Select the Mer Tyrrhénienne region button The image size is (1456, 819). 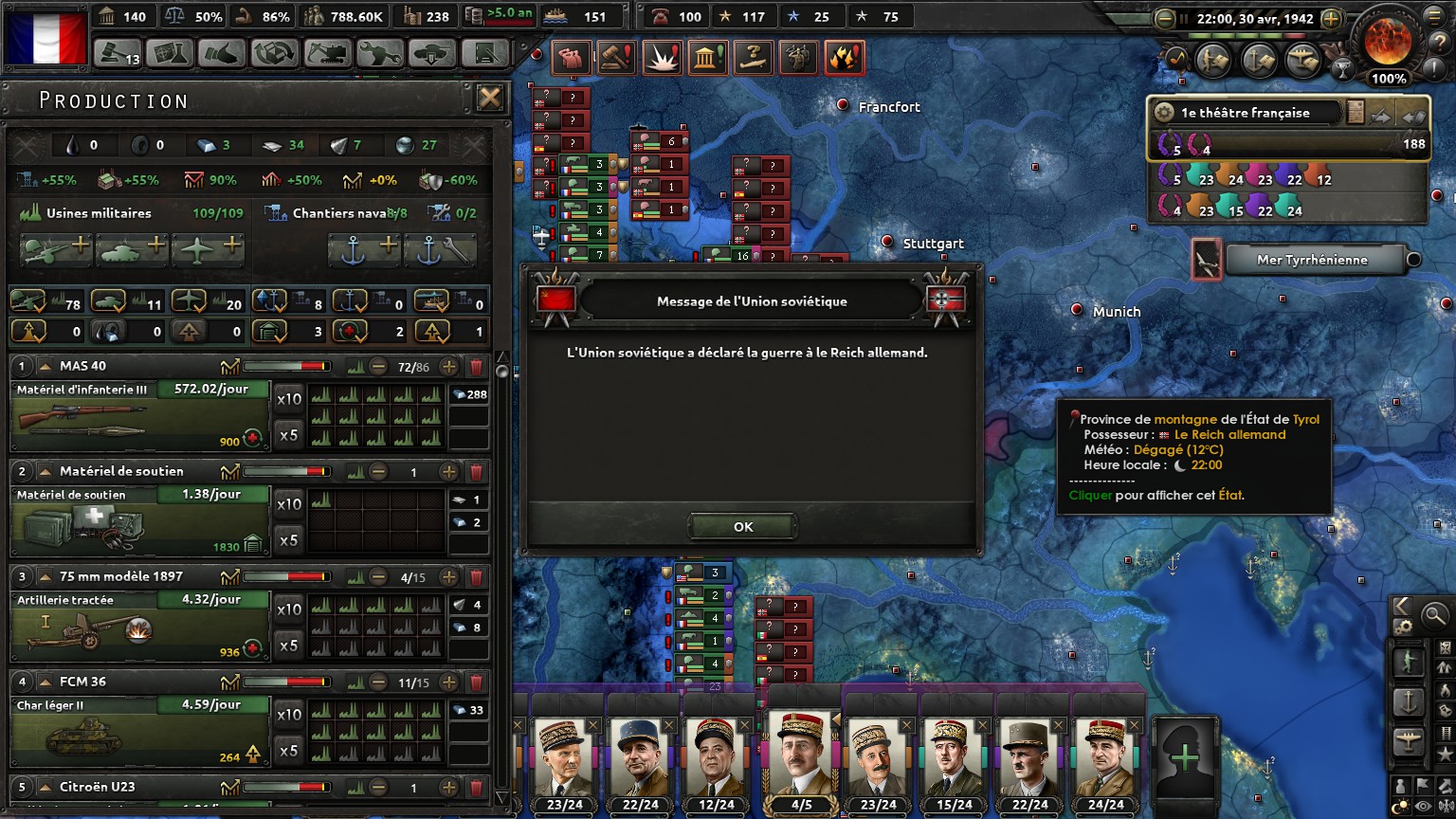[x=1312, y=260]
